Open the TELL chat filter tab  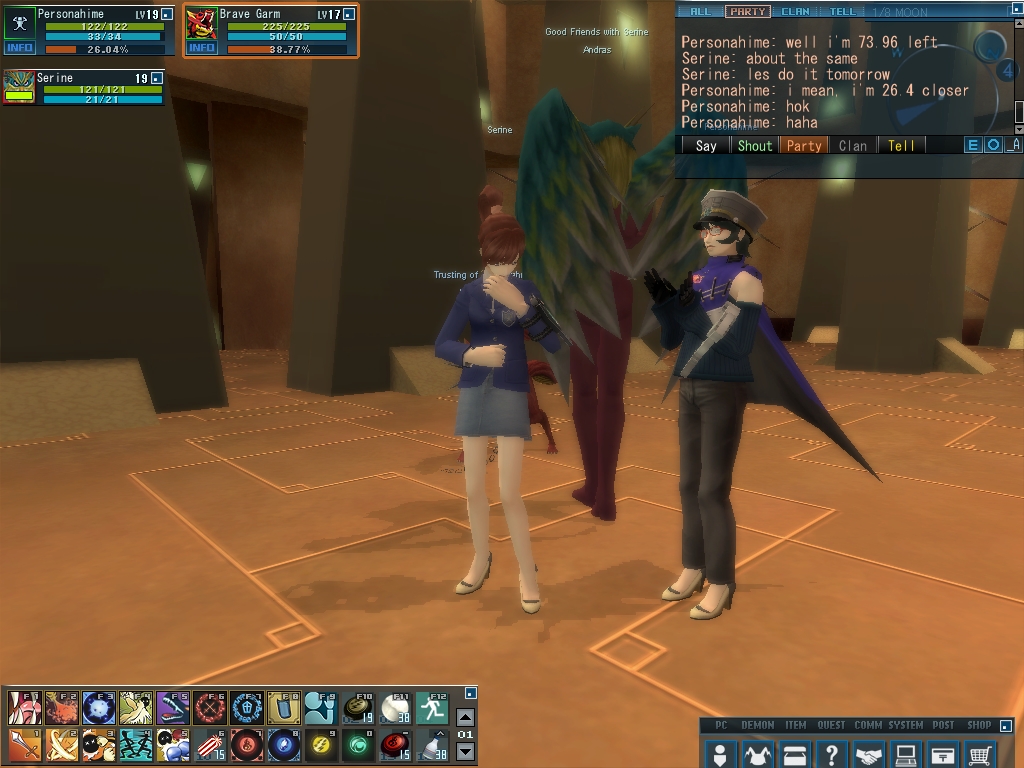[x=842, y=12]
